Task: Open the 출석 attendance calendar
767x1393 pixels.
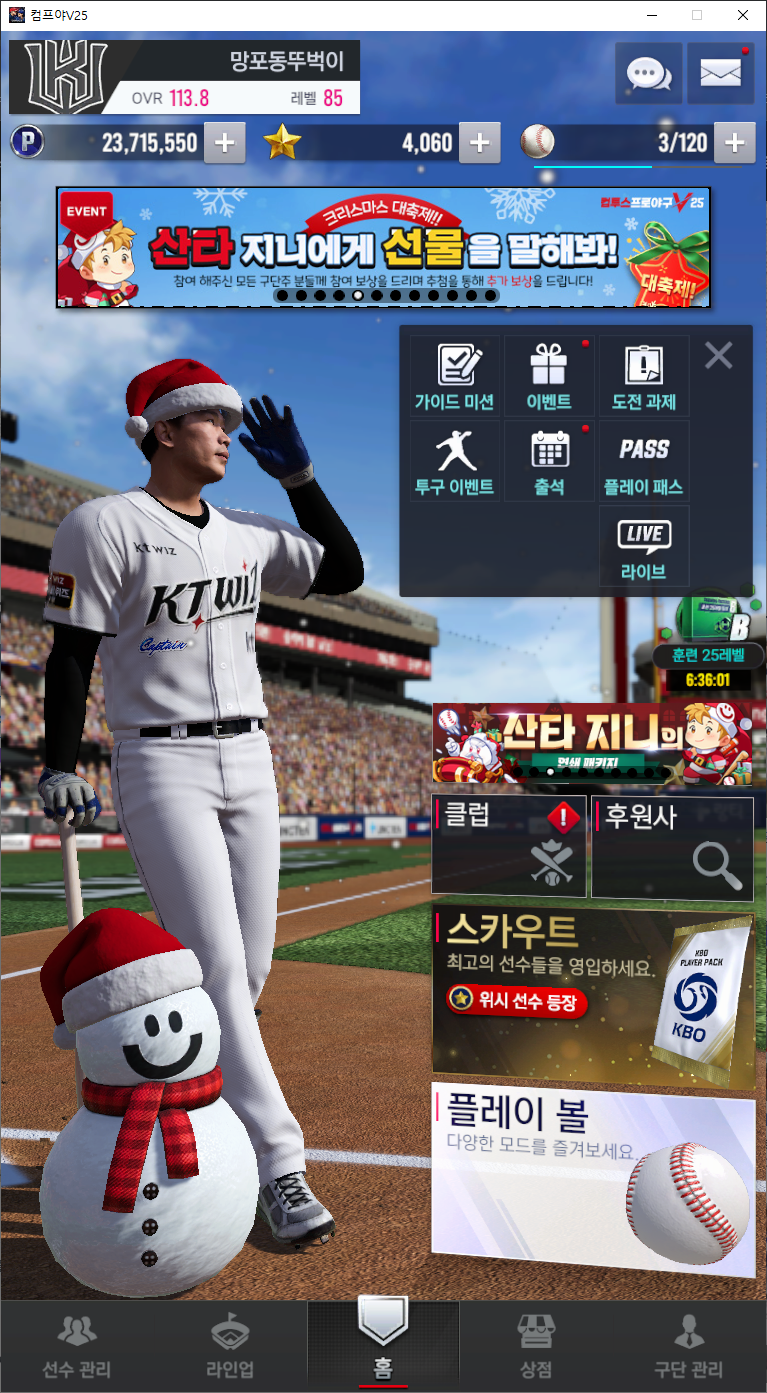Action: point(549,461)
